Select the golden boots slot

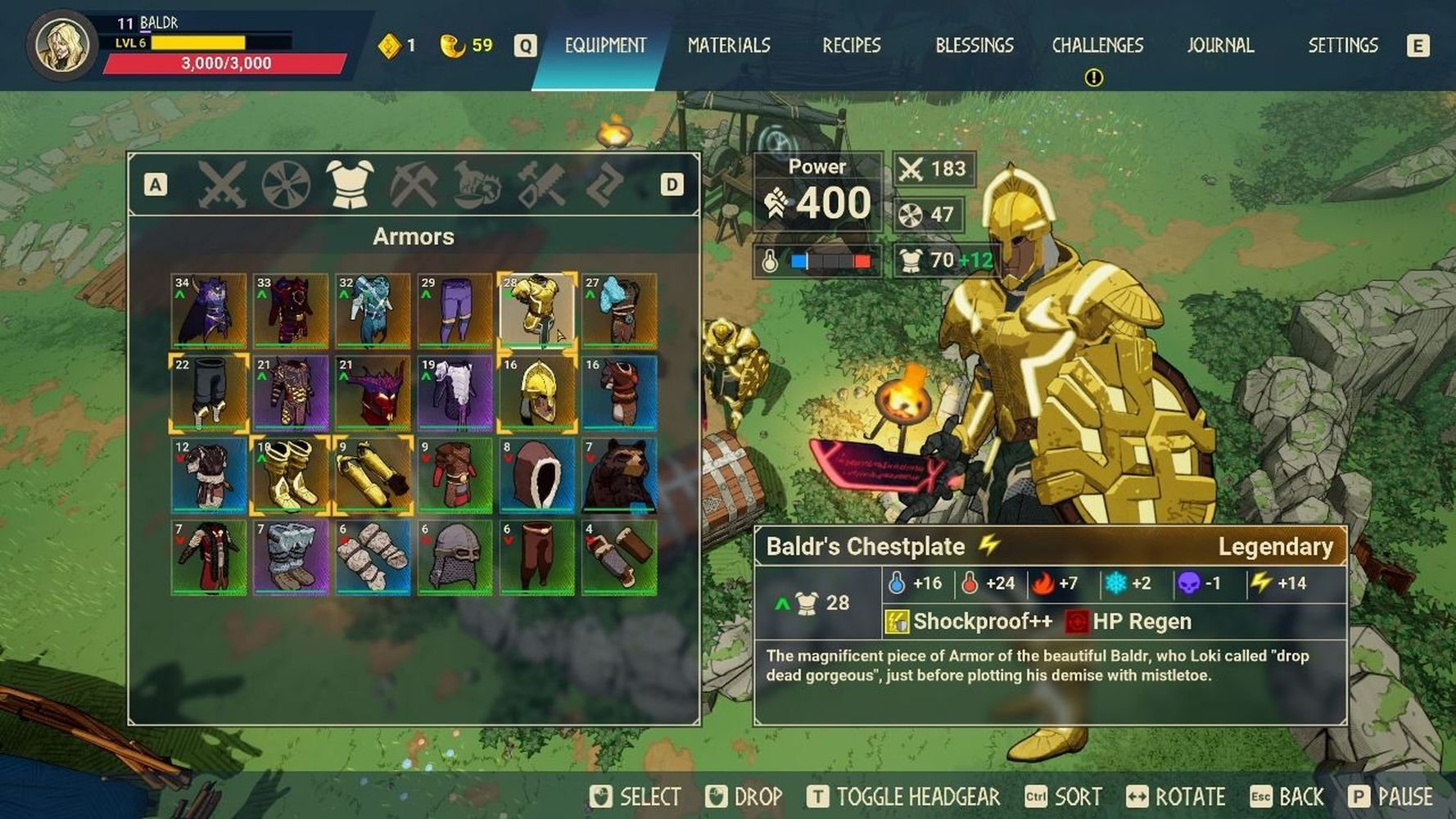[291, 475]
